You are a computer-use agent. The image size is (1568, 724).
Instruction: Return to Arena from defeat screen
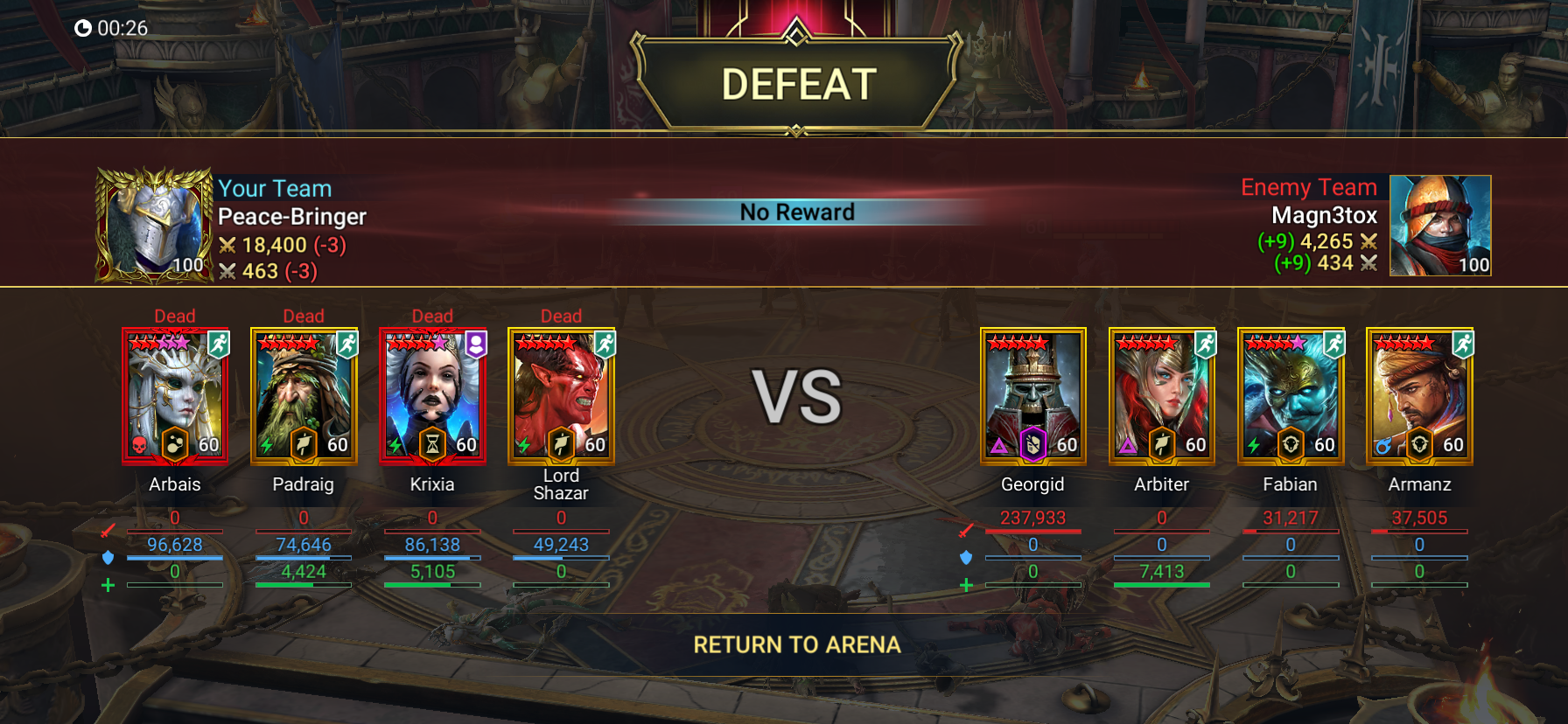(x=796, y=645)
